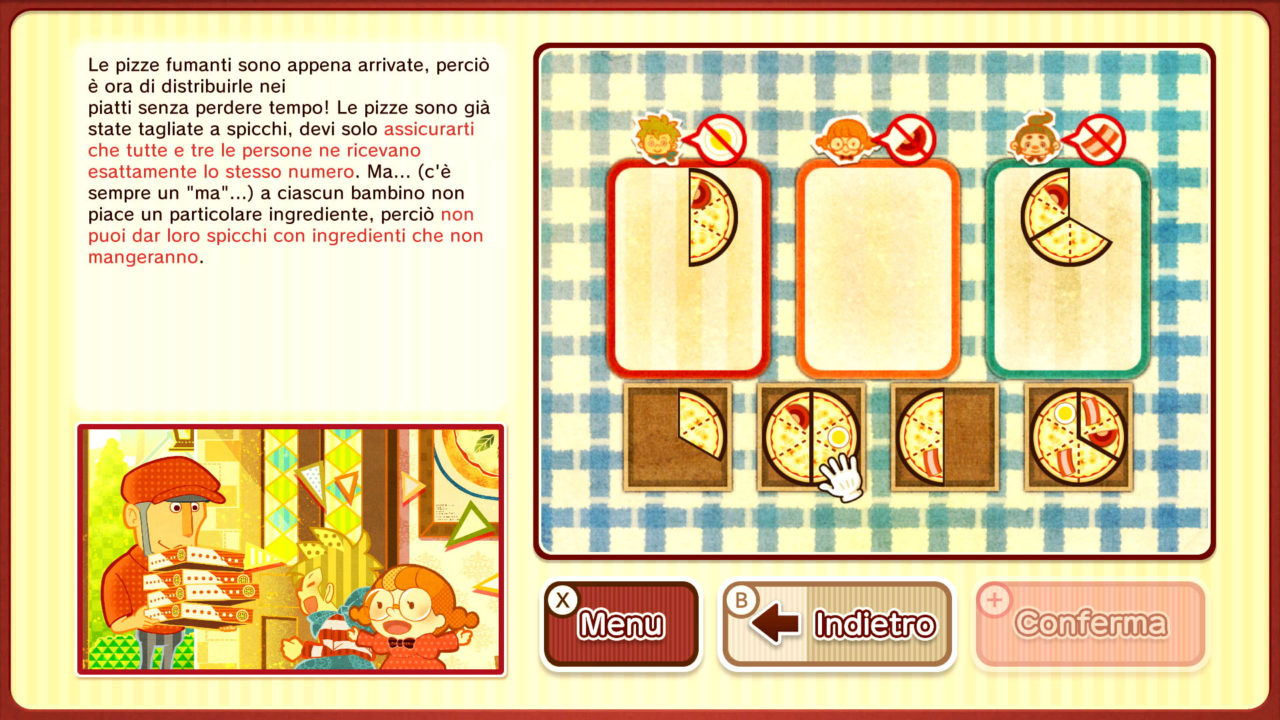Click the Conferma button
The image size is (1280, 720).
(x=1090, y=624)
